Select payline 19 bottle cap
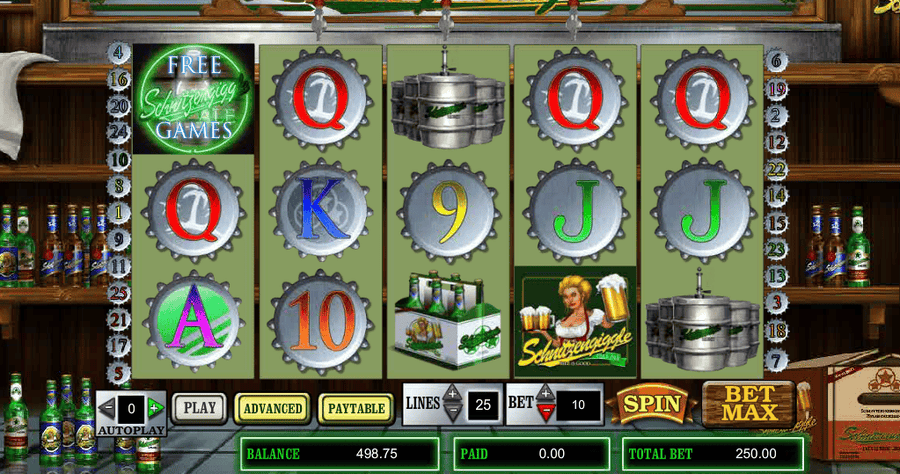Screen dimensions: 900x474 pyautogui.click(x=777, y=88)
